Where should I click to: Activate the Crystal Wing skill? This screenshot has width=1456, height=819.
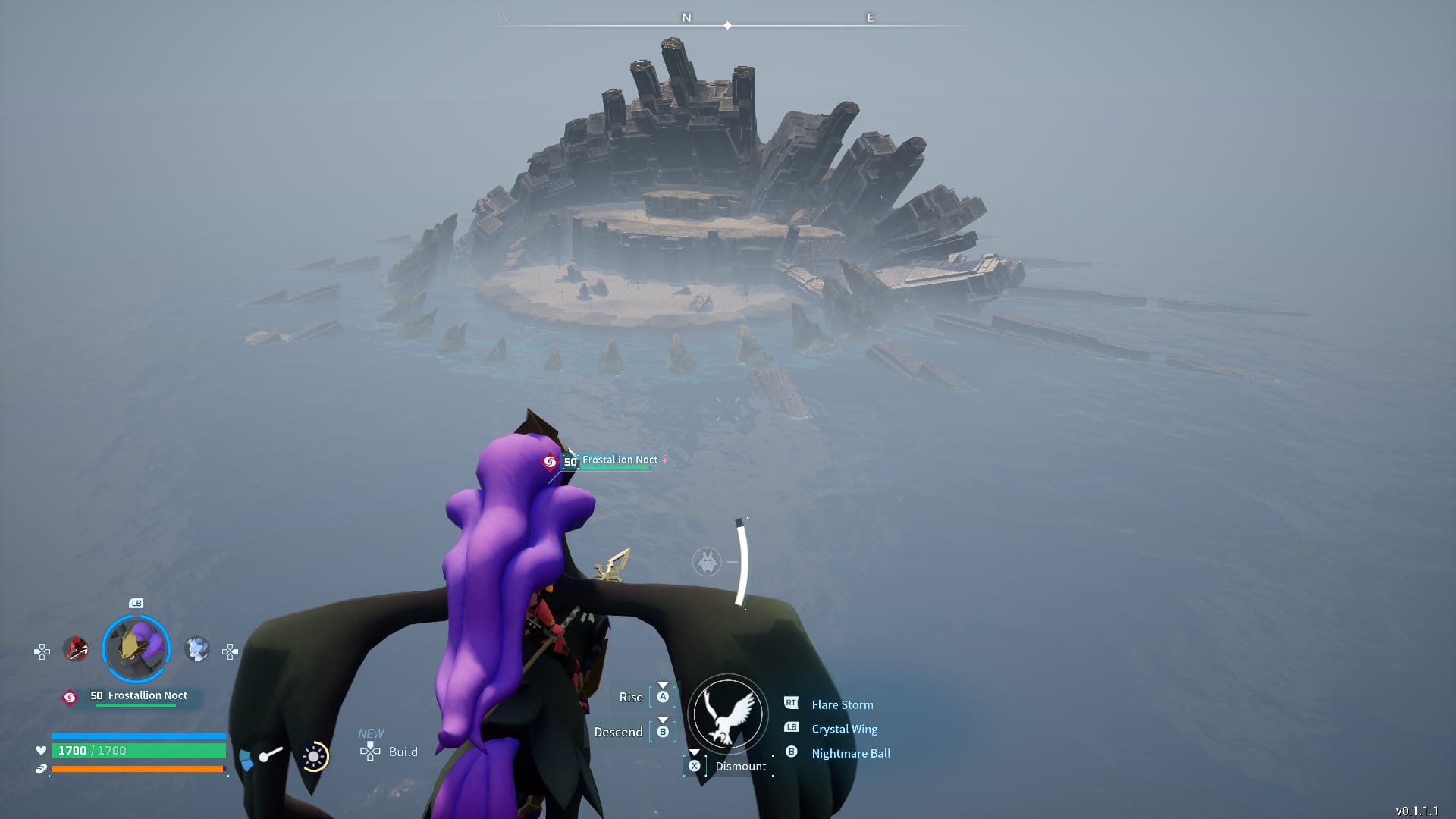click(x=844, y=729)
